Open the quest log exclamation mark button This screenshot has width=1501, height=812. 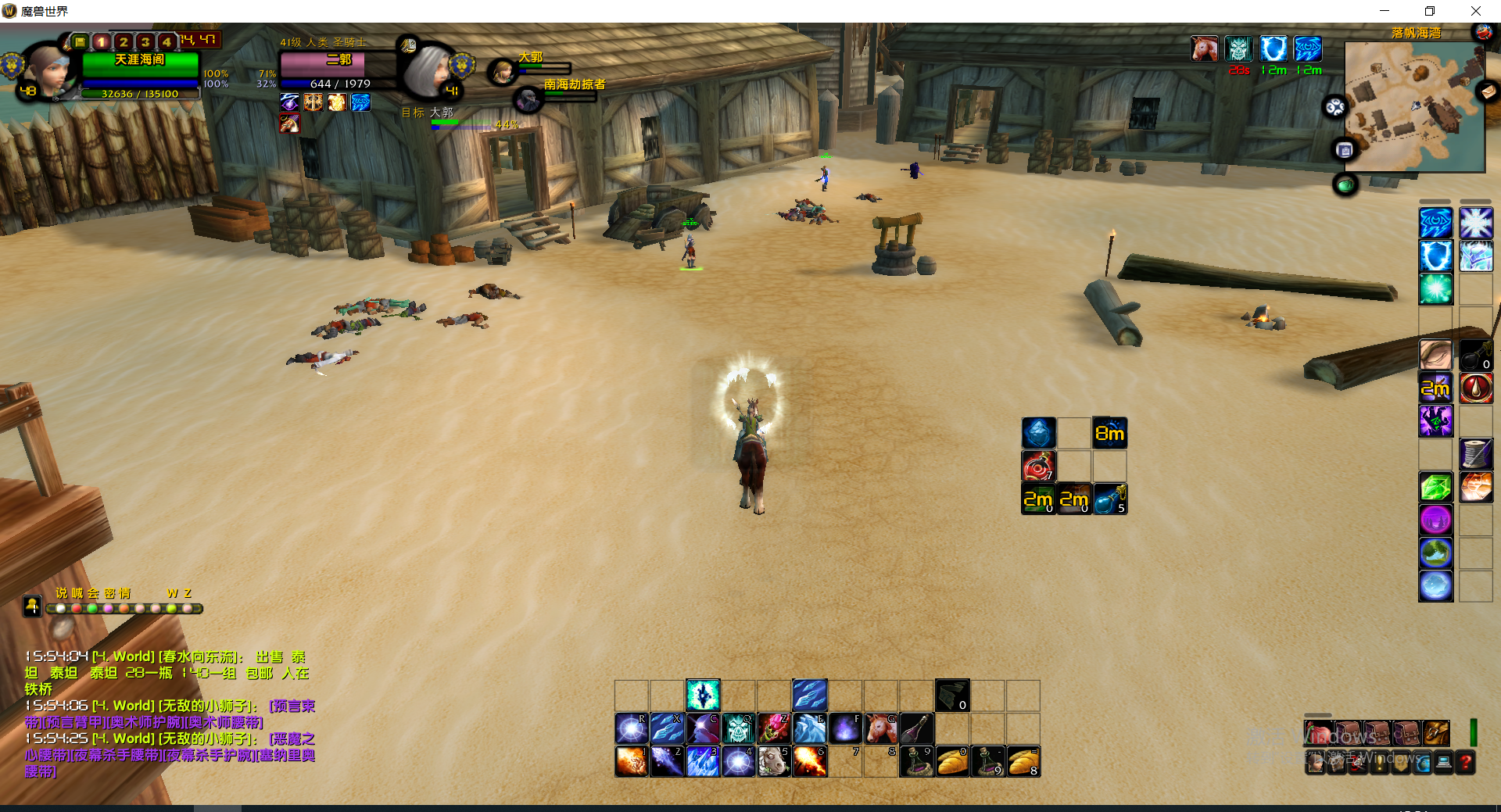[x=1380, y=762]
